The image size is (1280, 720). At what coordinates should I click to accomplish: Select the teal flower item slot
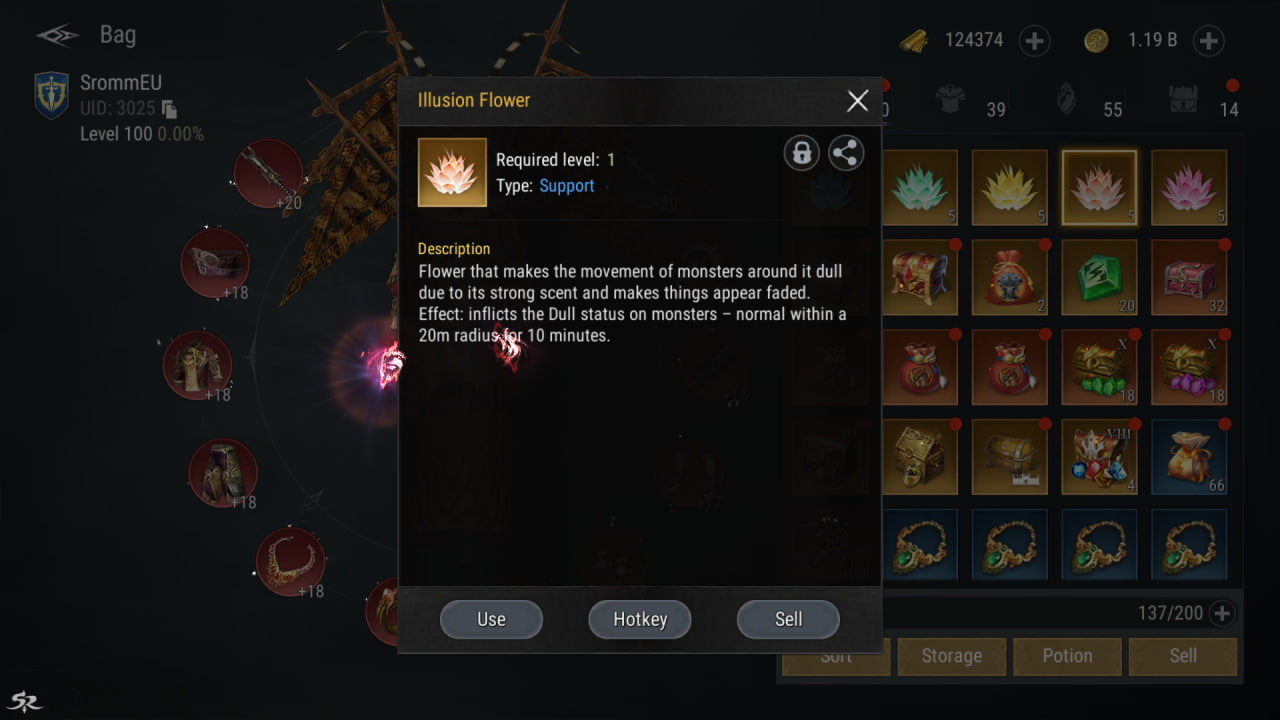click(x=920, y=188)
